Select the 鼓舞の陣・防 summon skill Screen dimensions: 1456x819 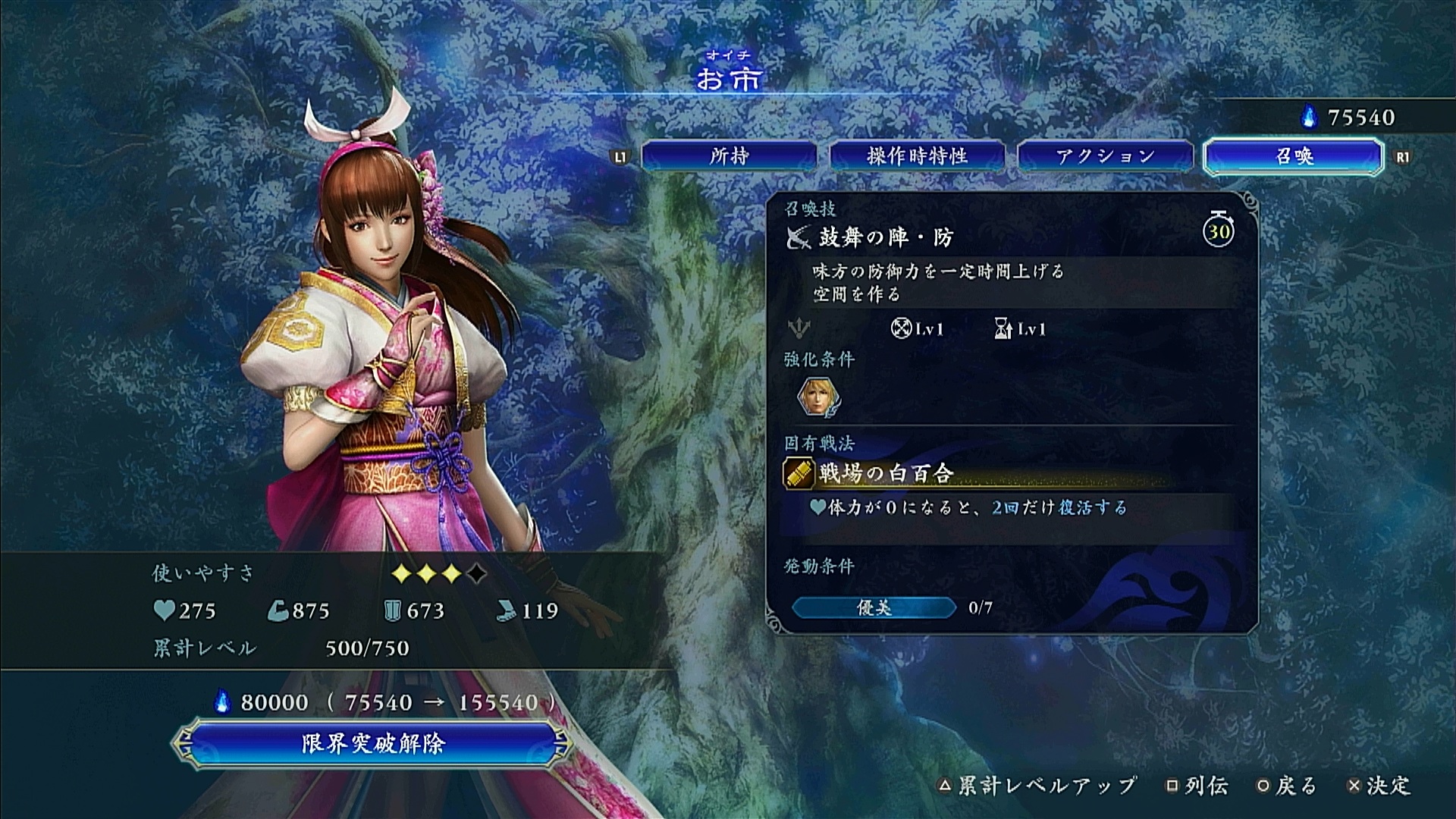(886, 237)
